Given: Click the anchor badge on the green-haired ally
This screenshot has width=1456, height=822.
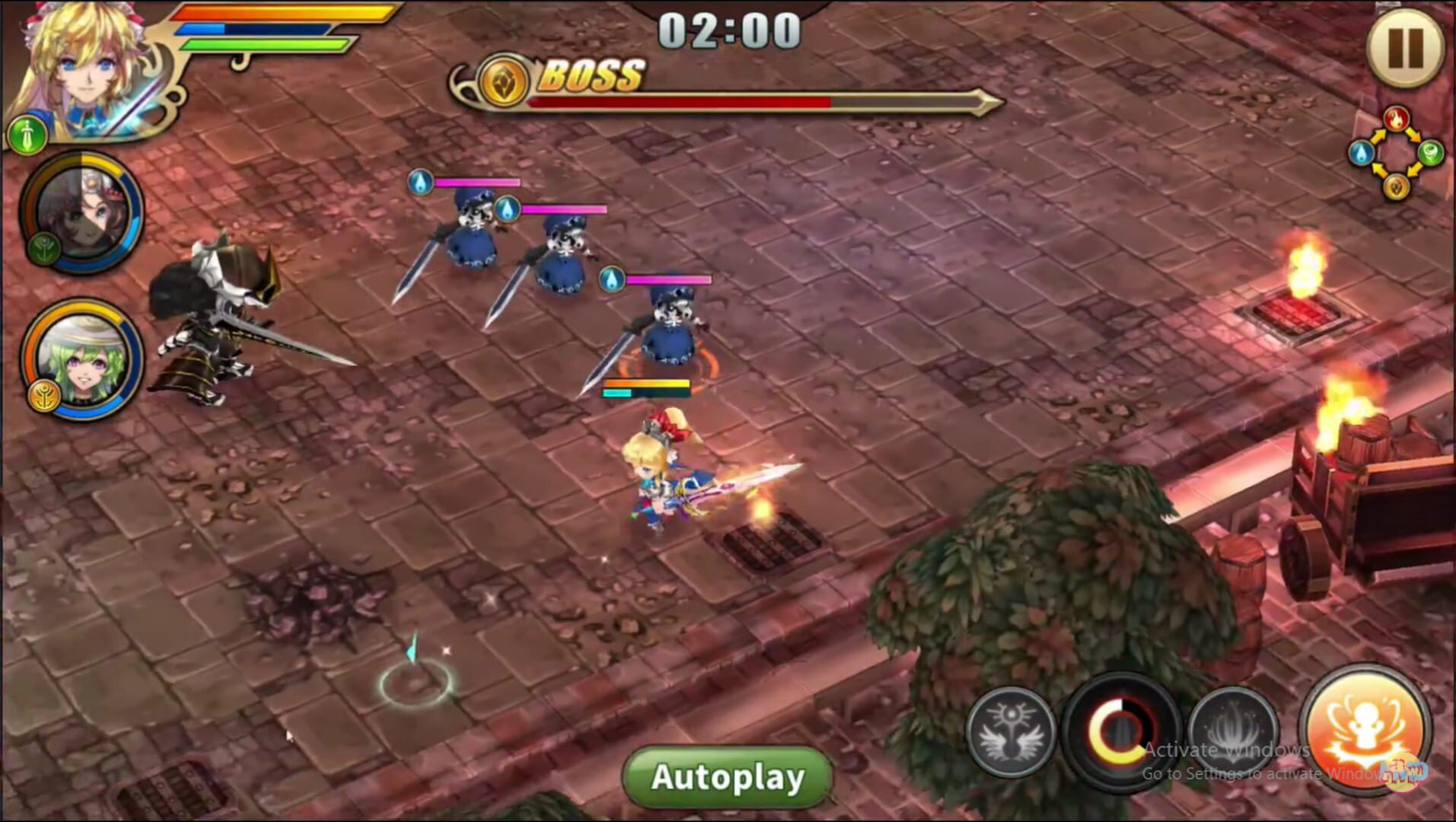Looking at the screenshot, I should point(45,395).
